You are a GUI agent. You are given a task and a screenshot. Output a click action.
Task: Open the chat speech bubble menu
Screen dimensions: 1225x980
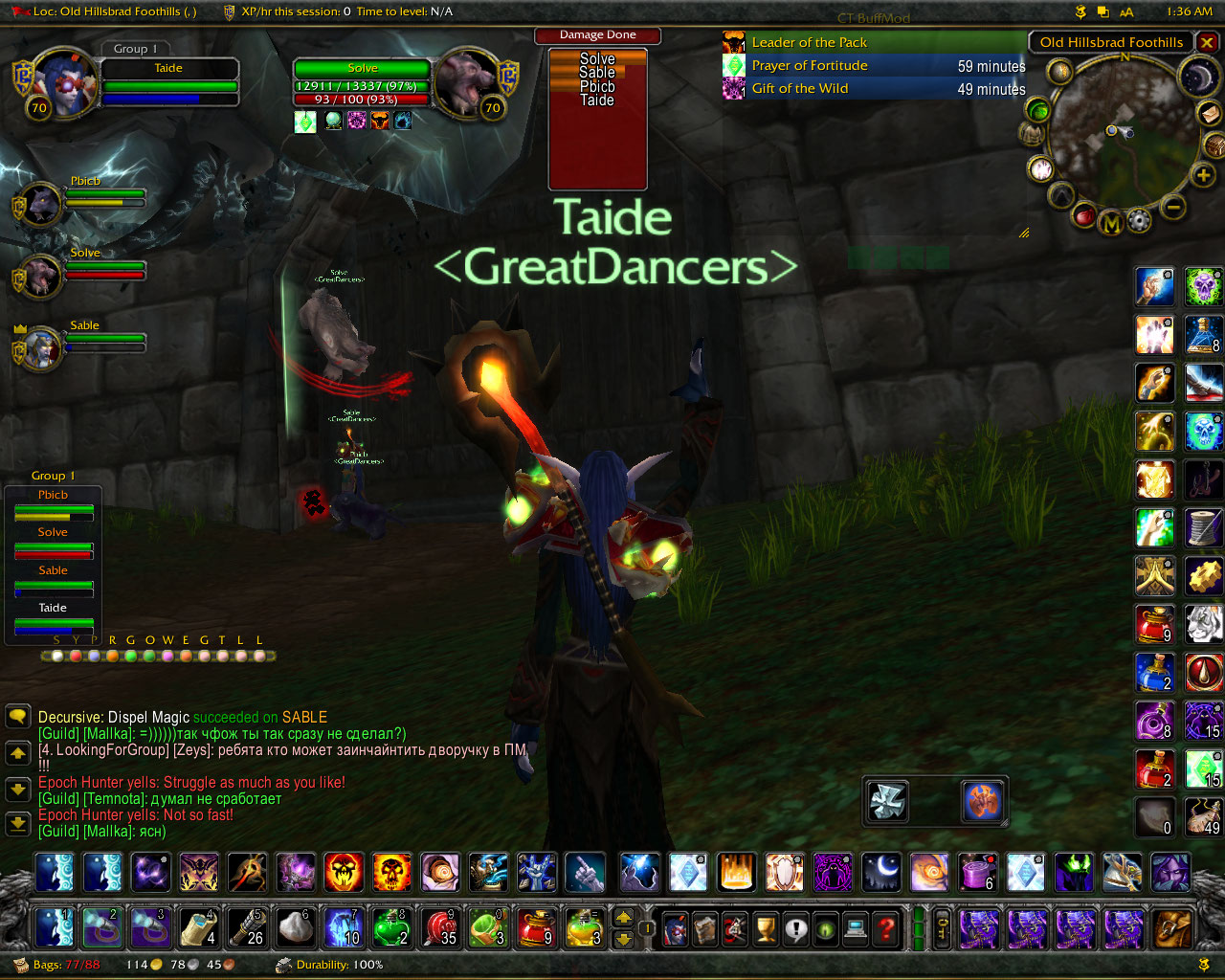18,717
